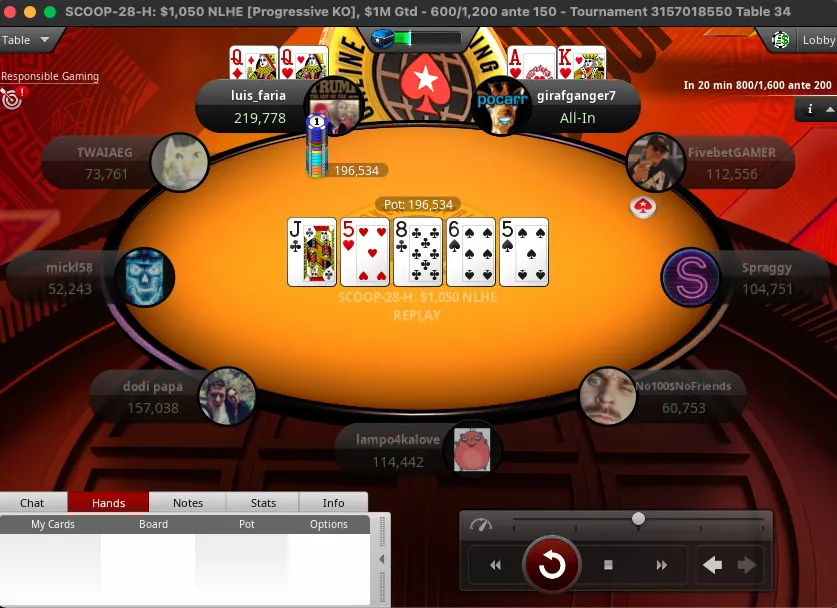Switch to the Chat tab
The height and width of the screenshot is (608, 837).
pyautogui.click(x=32, y=503)
